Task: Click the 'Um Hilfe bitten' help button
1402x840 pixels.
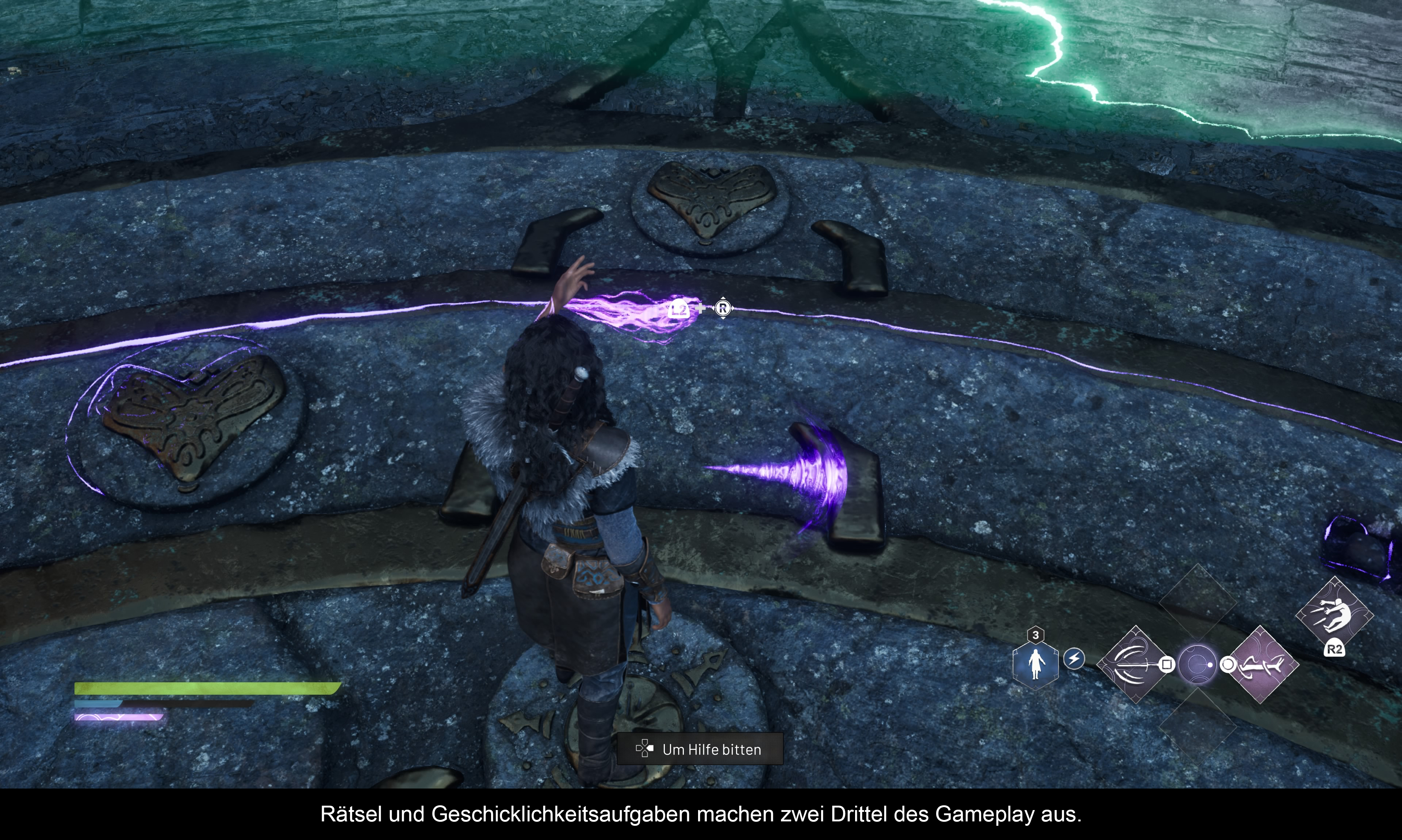Action: coord(700,749)
